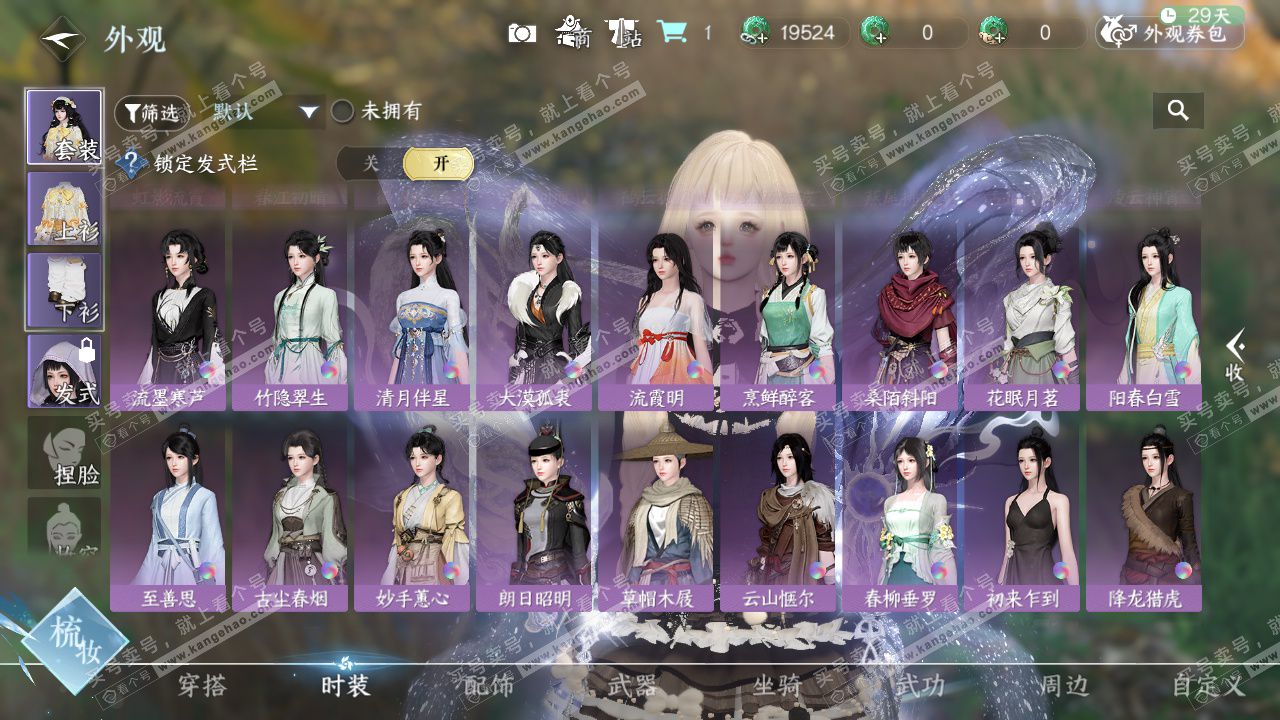Image resolution: width=1280 pixels, height=720 pixels.
Task: Switch hairstyle lock to 关
Action: click(x=371, y=164)
